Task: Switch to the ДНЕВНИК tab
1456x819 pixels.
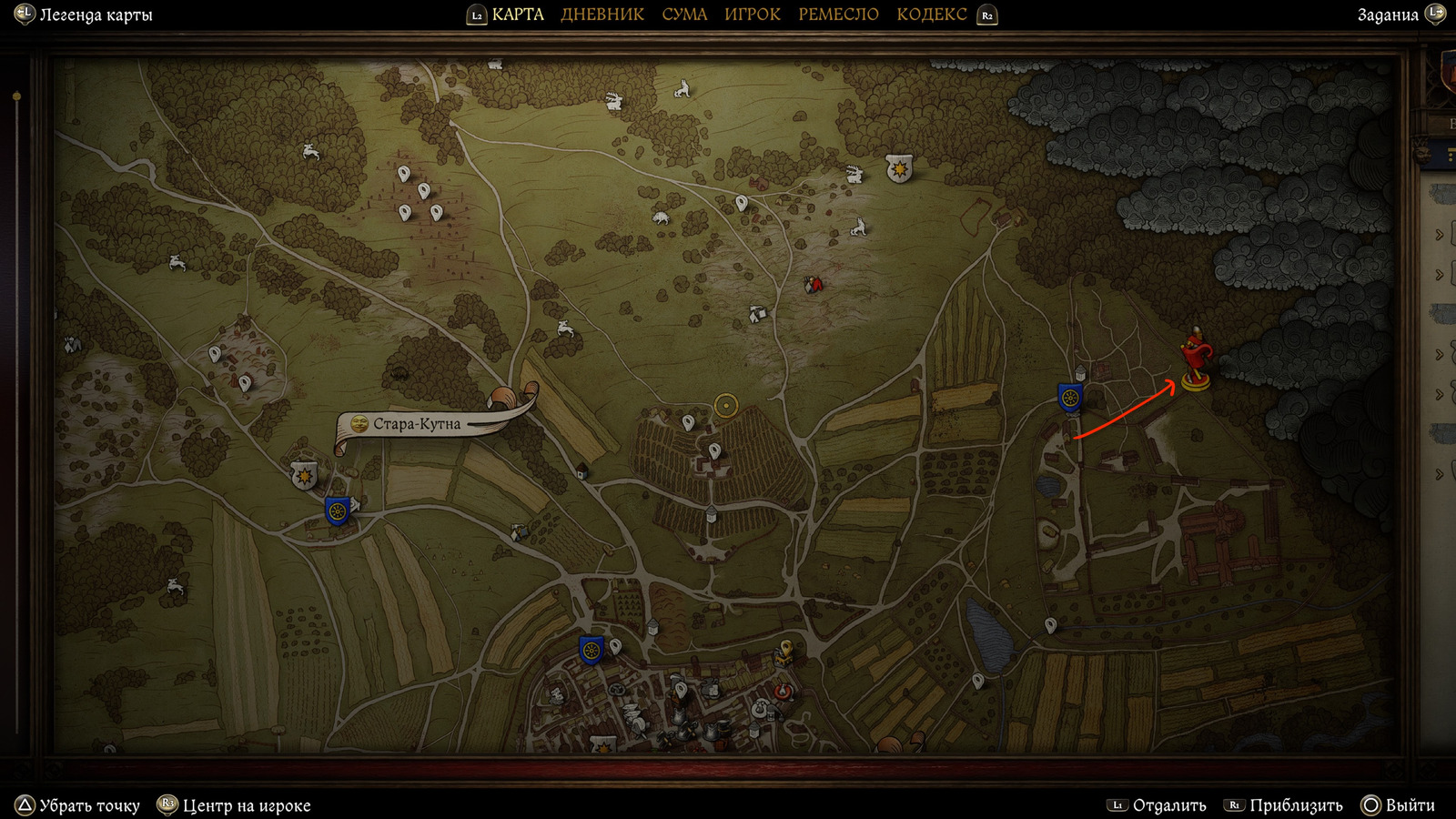Action: tap(602, 15)
